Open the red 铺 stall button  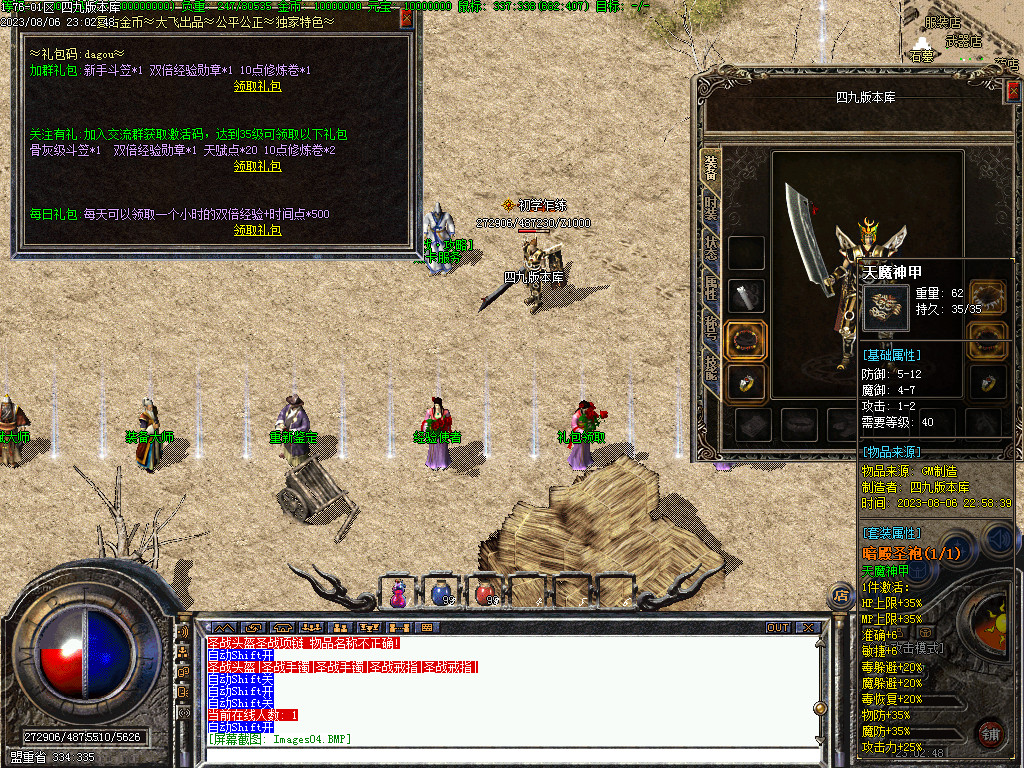(x=989, y=732)
